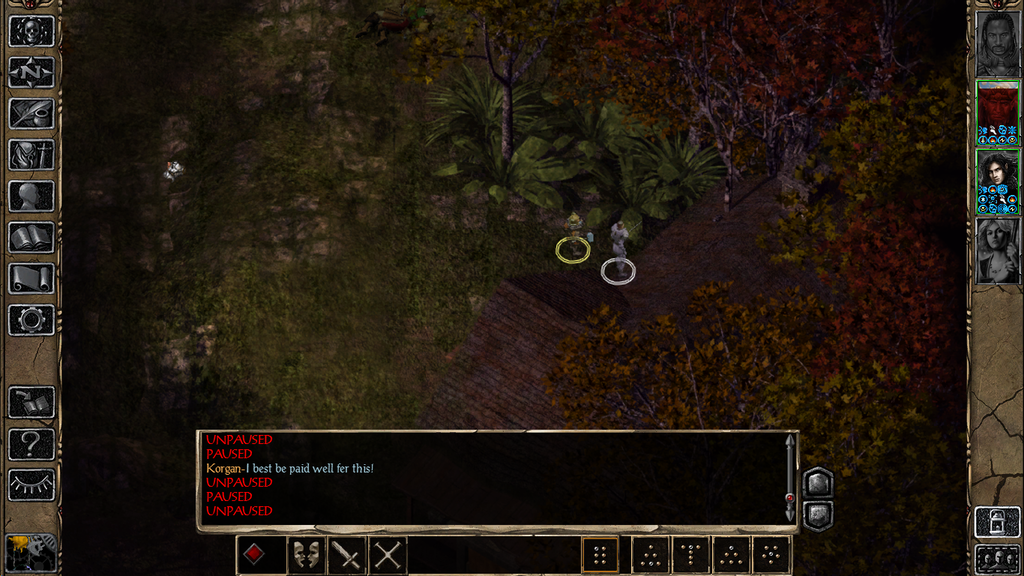Choose the dark-haired woman's portrait

pyautogui.click(x=997, y=181)
